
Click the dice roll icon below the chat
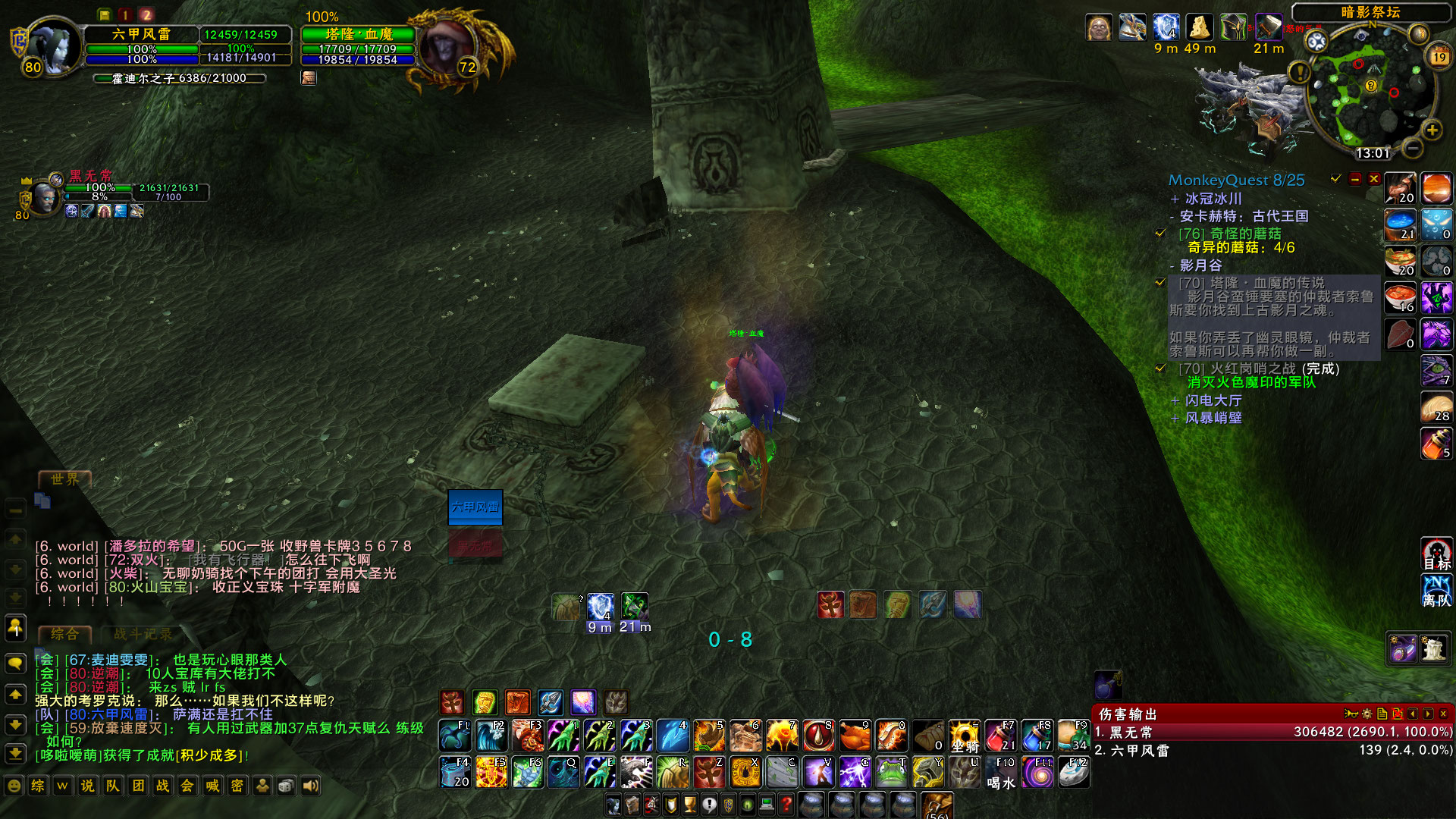(286, 786)
